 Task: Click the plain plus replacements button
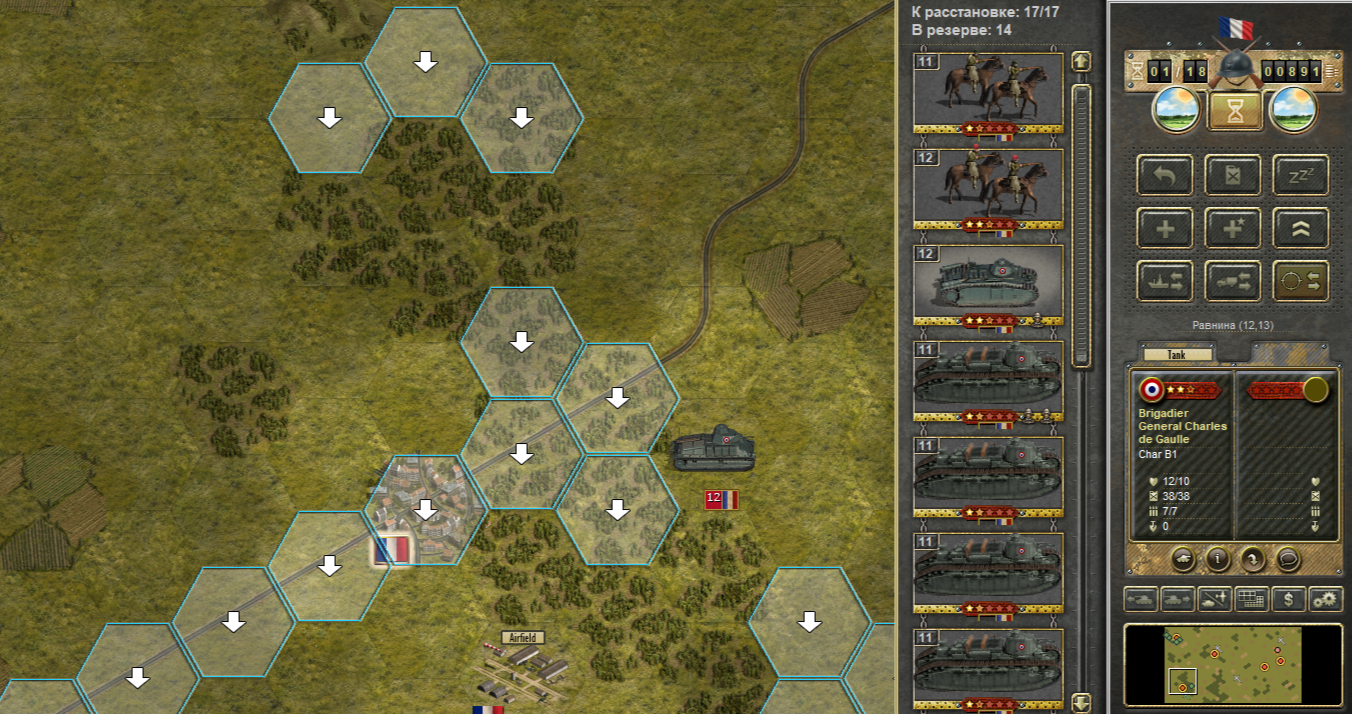[x=1165, y=228]
